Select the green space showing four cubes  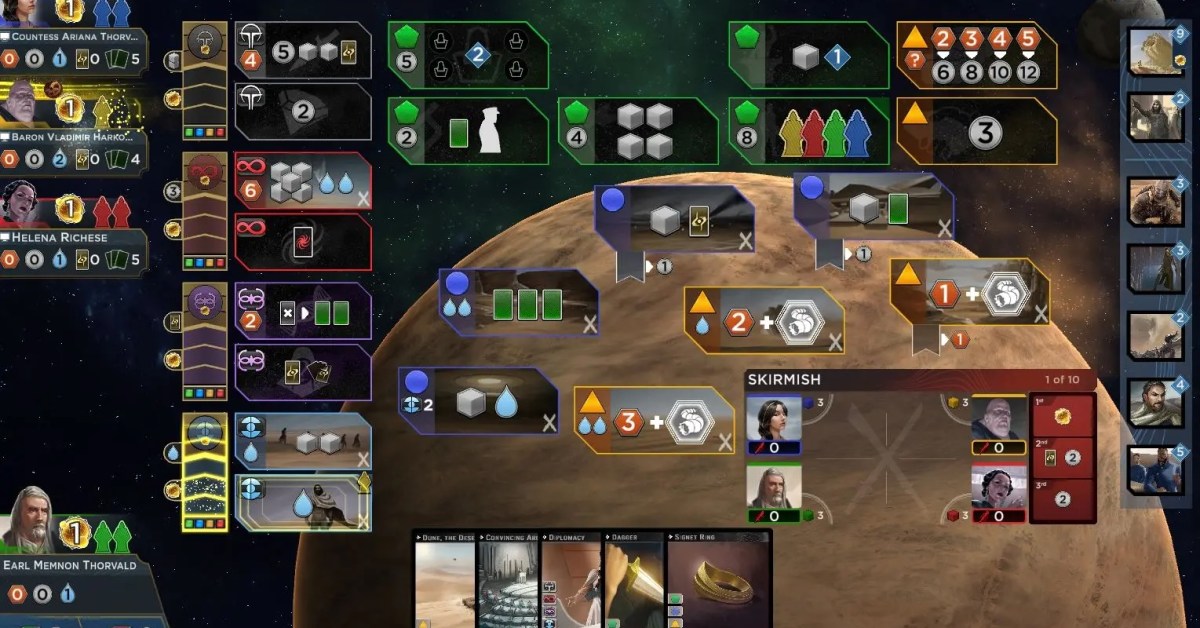[x=638, y=131]
